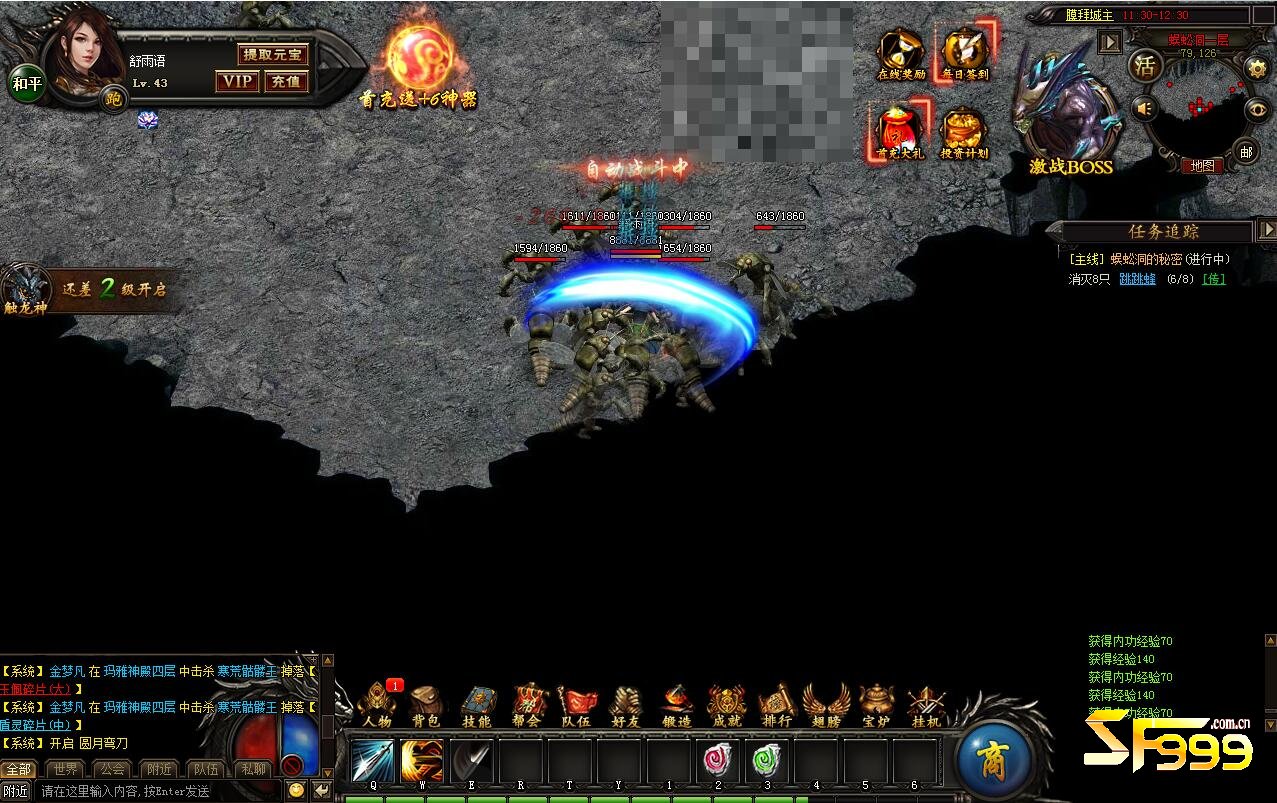The image size is (1277, 803).
Task: Open the 锻造 forging menu
Action: (676, 704)
